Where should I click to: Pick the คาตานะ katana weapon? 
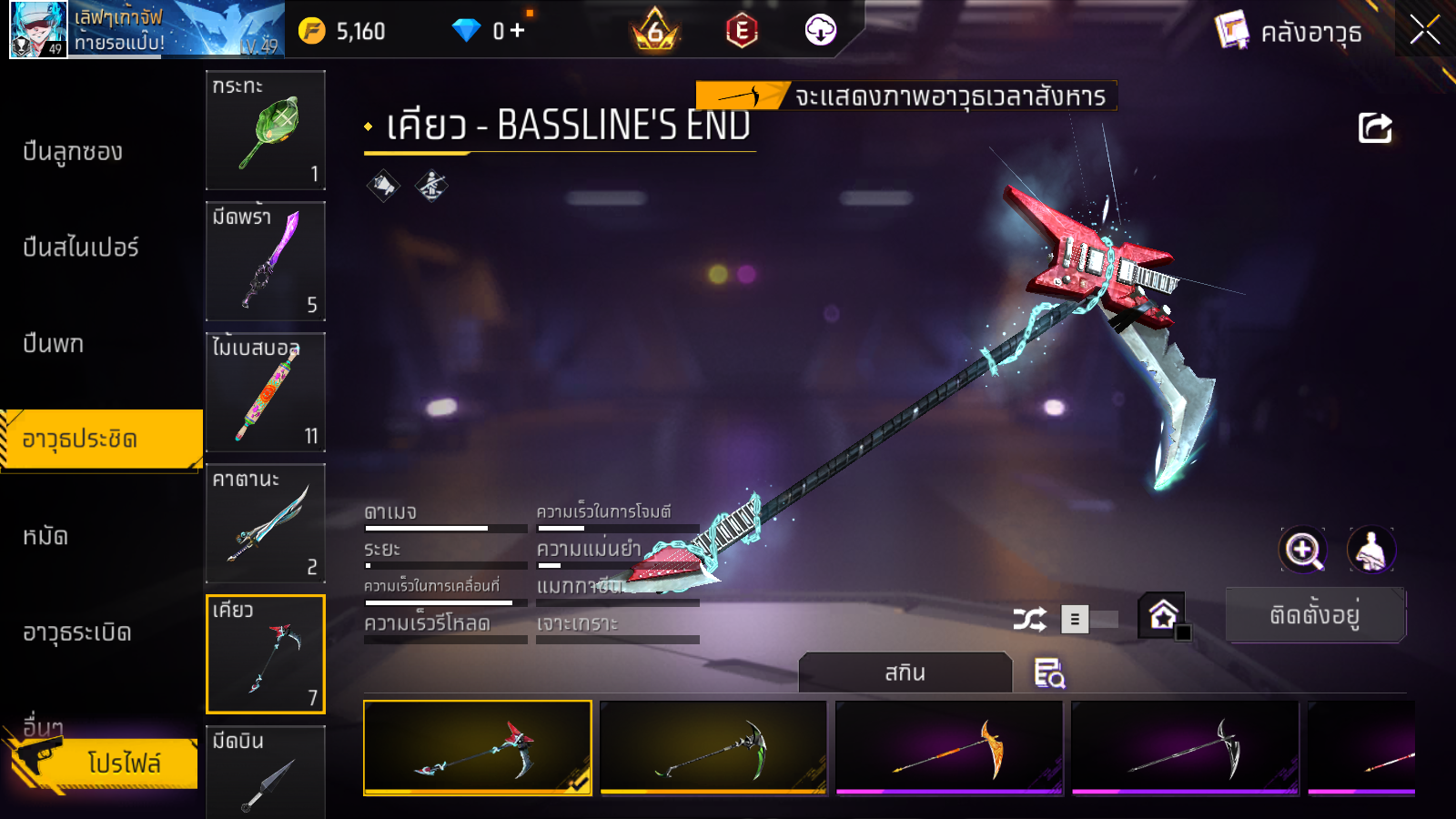coord(266,523)
